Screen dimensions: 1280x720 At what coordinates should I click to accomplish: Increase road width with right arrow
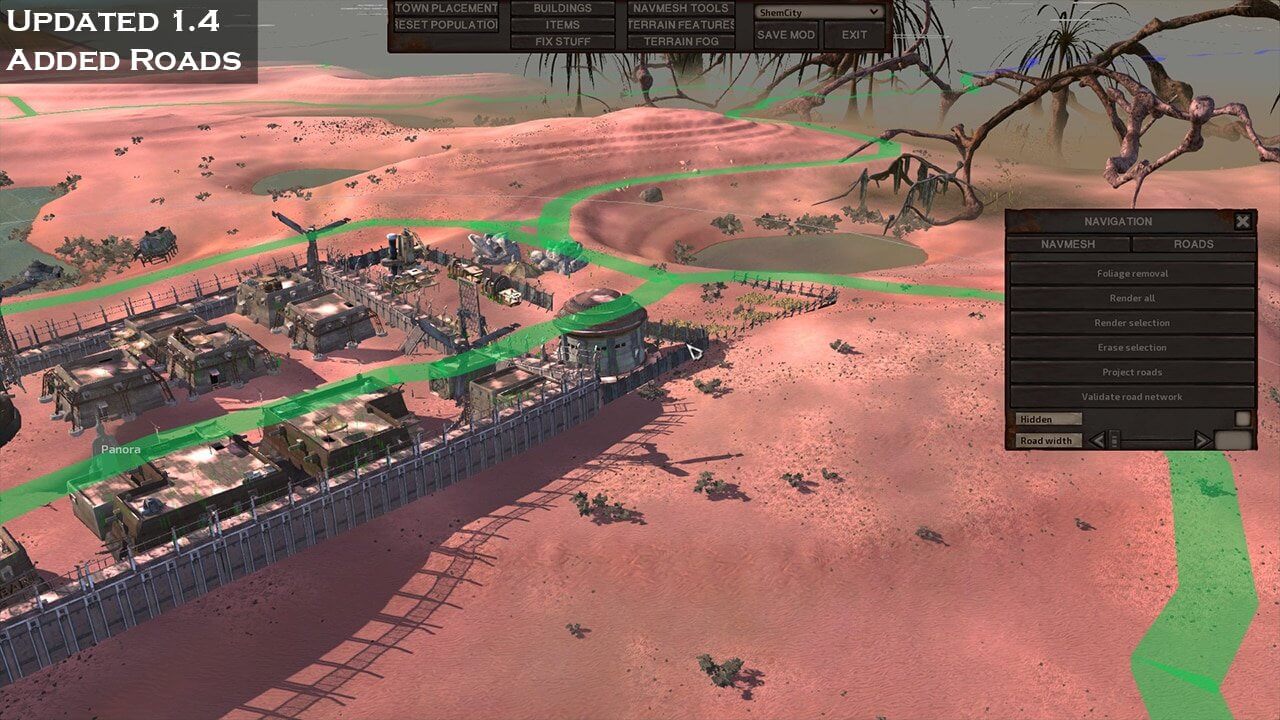click(1202, 440)
